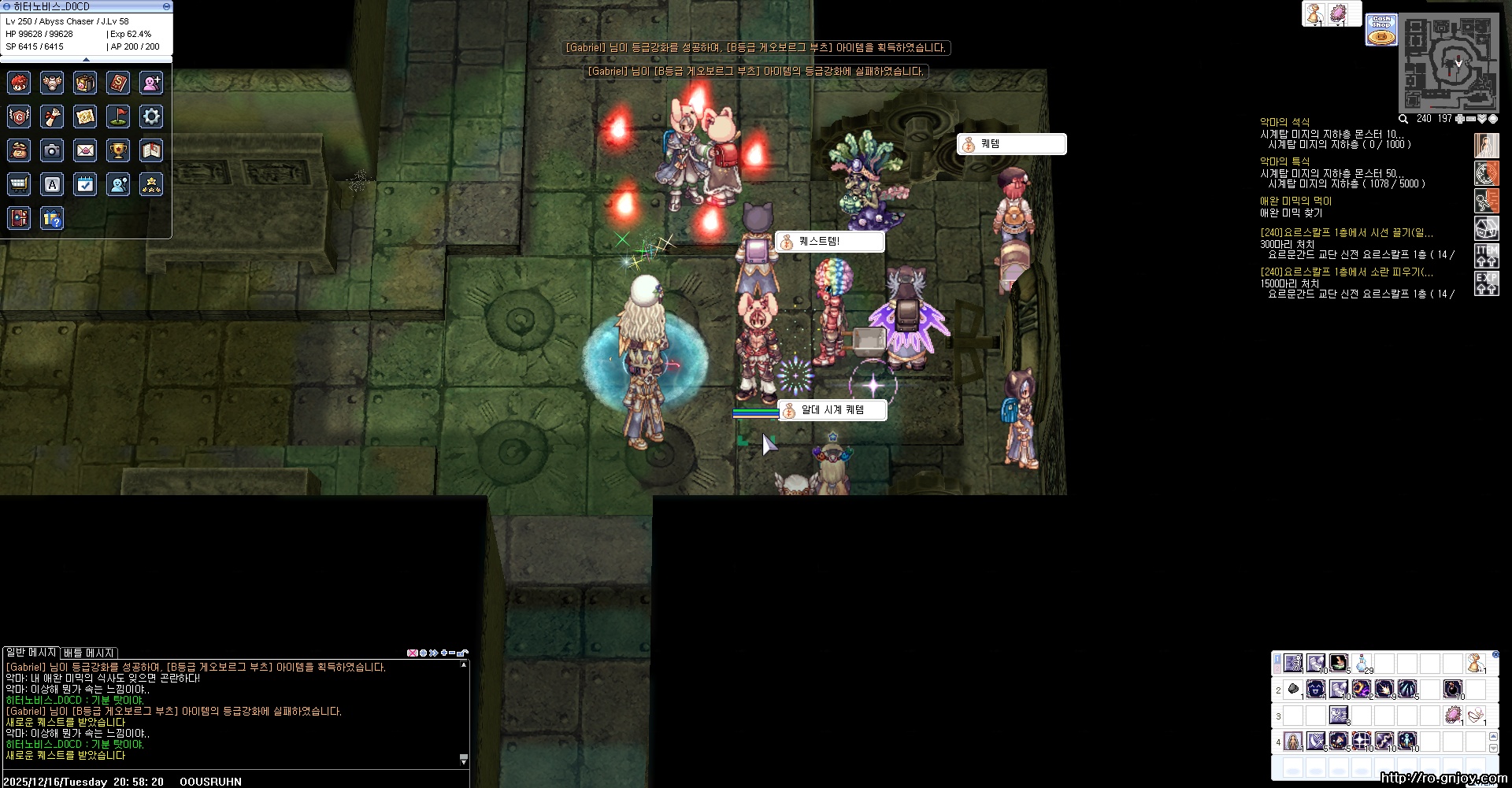This screenshot has height=788, width=1512.
Task: Click the shopping cart icon
Action: click(19, 184)
